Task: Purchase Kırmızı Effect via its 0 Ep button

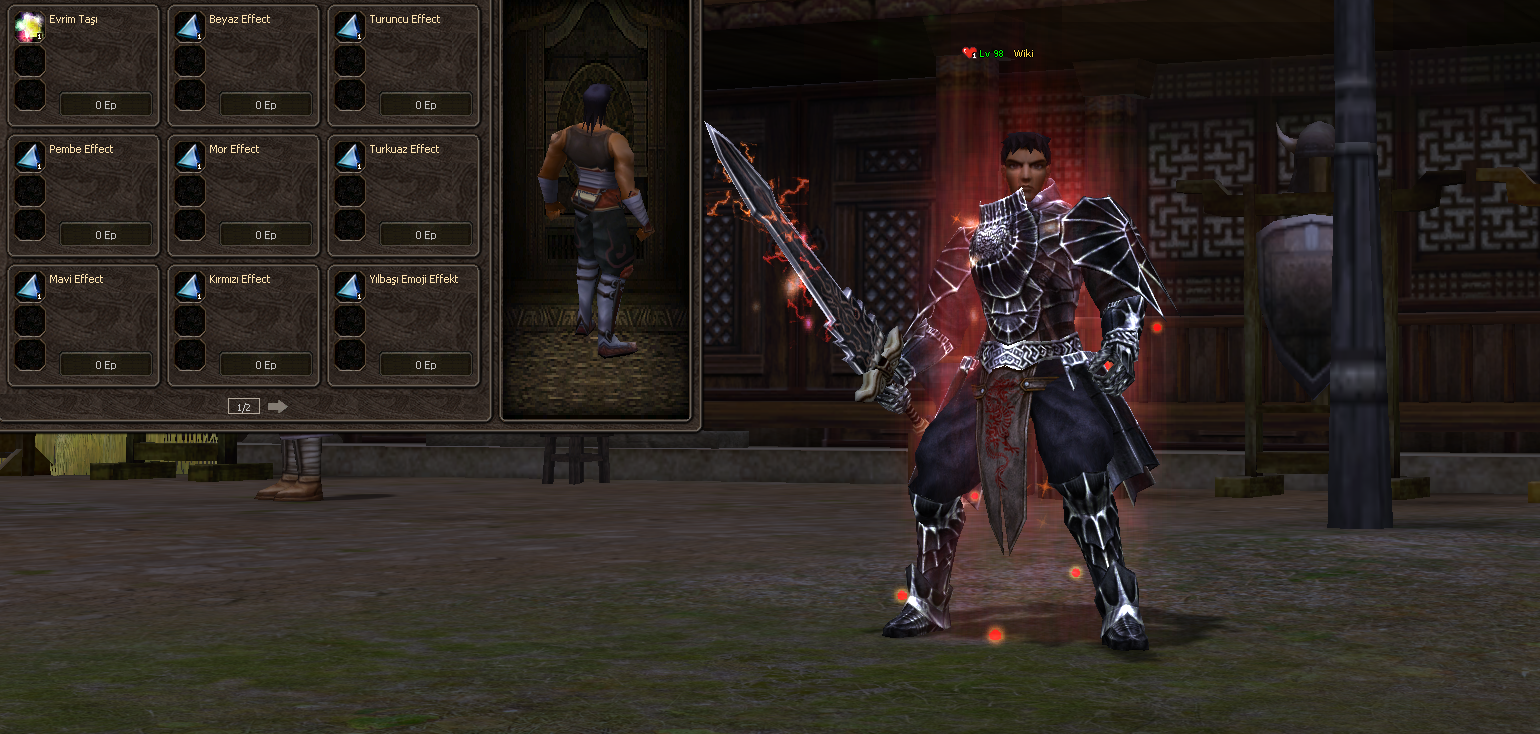Action: coord(266,365)
